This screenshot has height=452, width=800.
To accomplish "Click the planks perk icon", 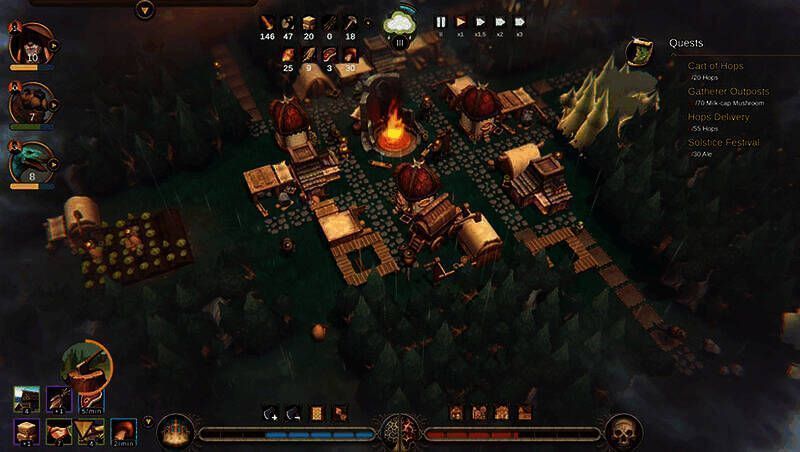I will [27, 431].
